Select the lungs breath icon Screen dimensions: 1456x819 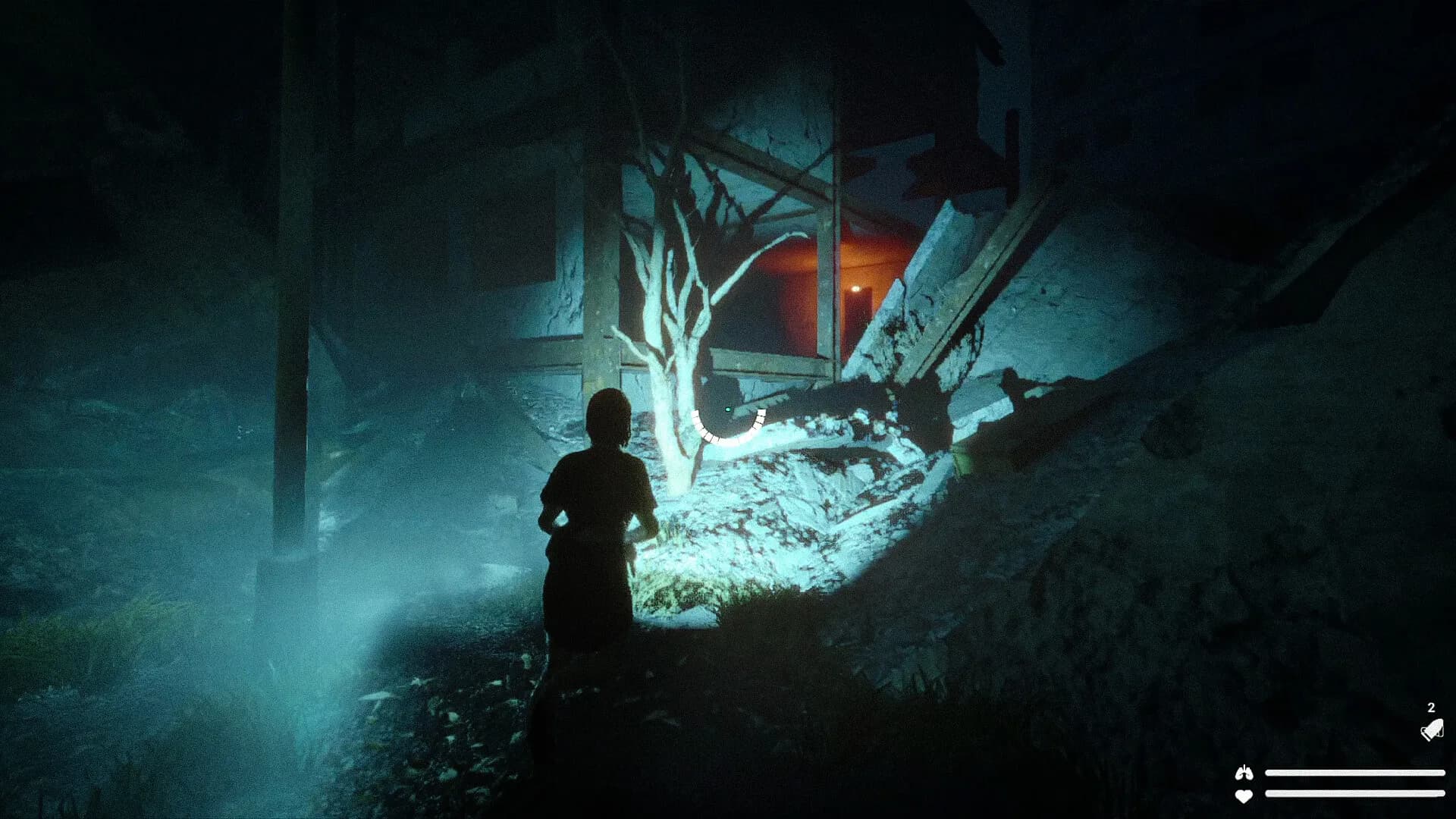coord(1244,773)
